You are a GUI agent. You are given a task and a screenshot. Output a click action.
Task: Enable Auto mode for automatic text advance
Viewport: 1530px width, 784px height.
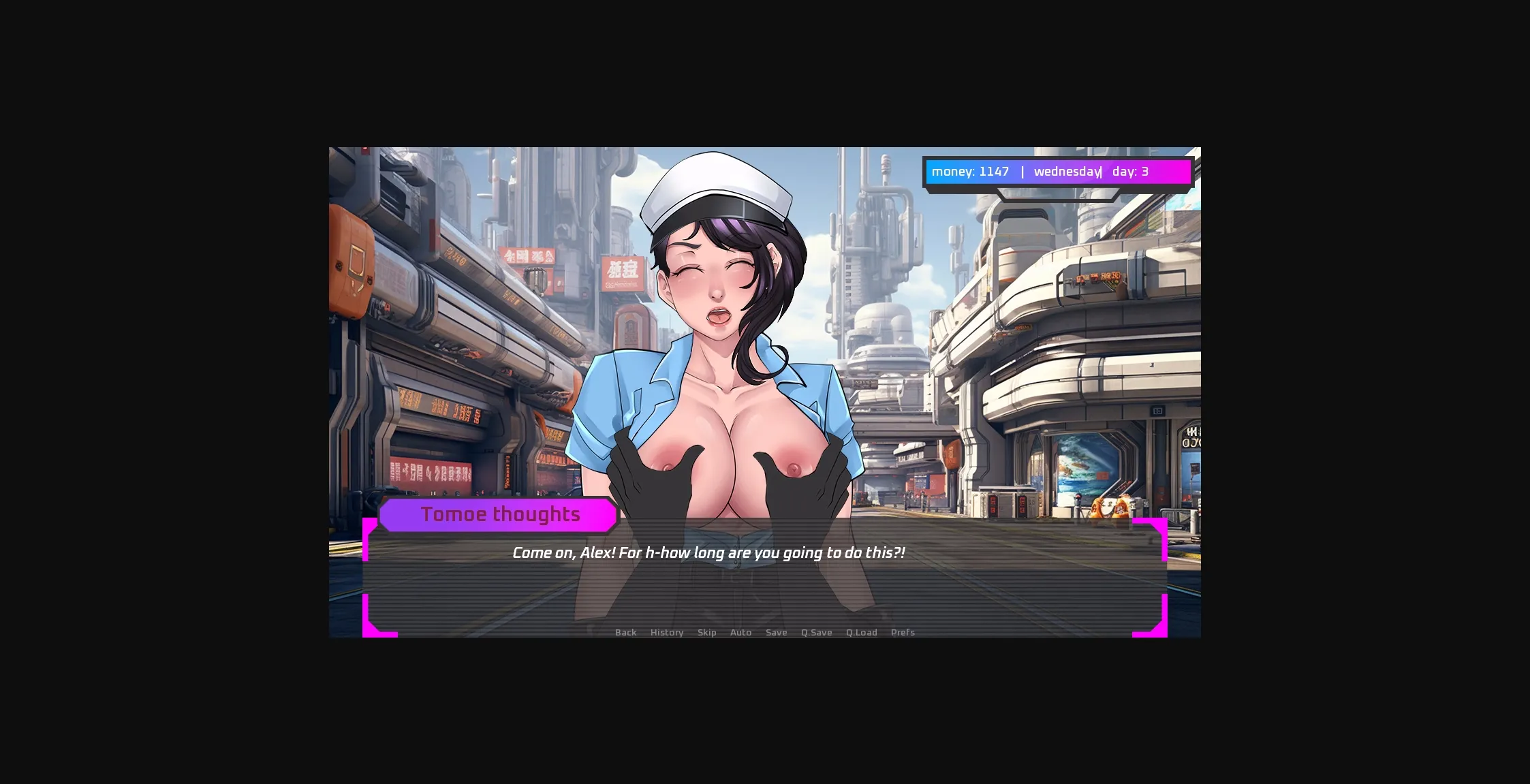point(740,632)
